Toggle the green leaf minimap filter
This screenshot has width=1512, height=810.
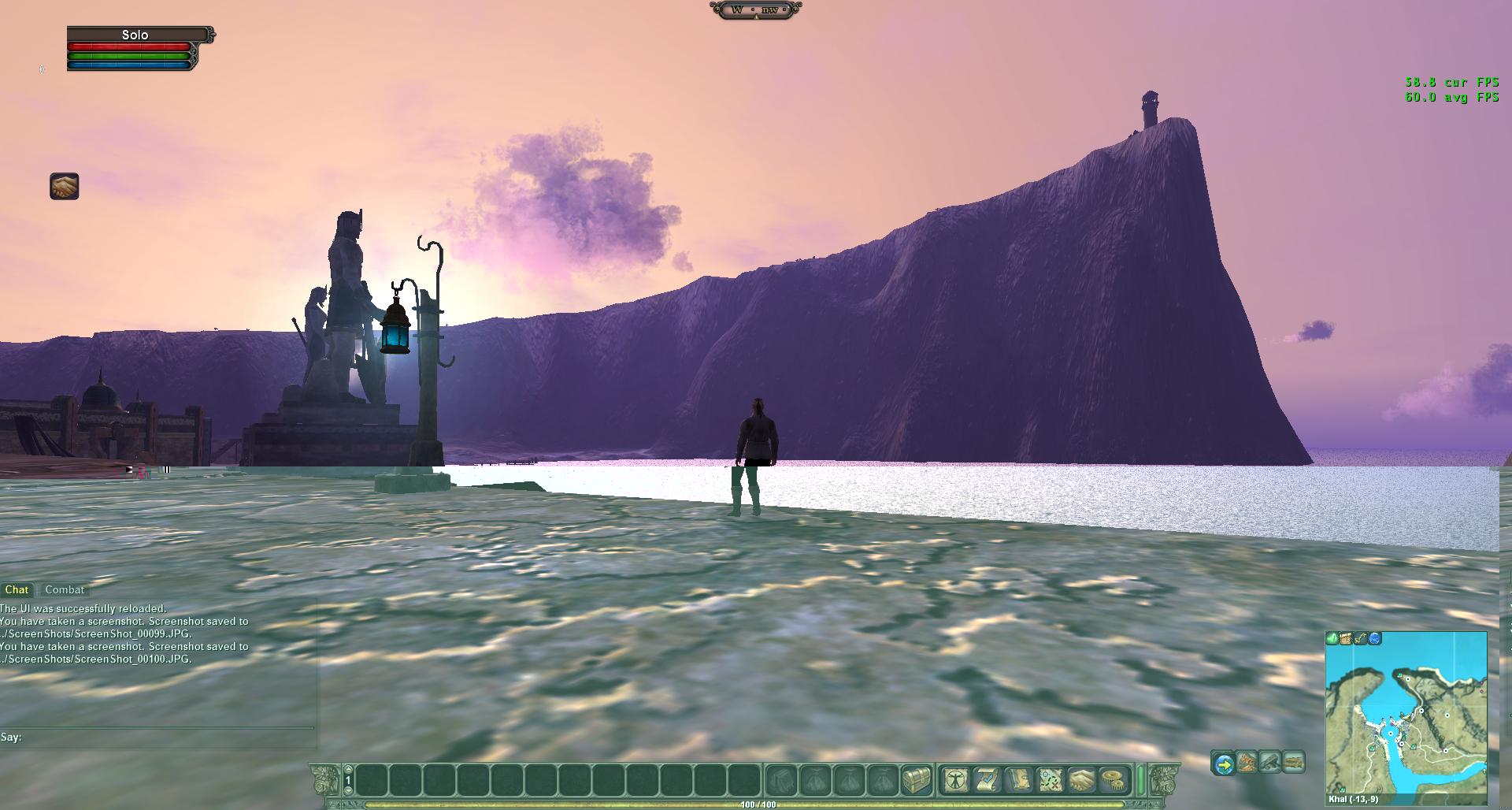coord(1332,638)
